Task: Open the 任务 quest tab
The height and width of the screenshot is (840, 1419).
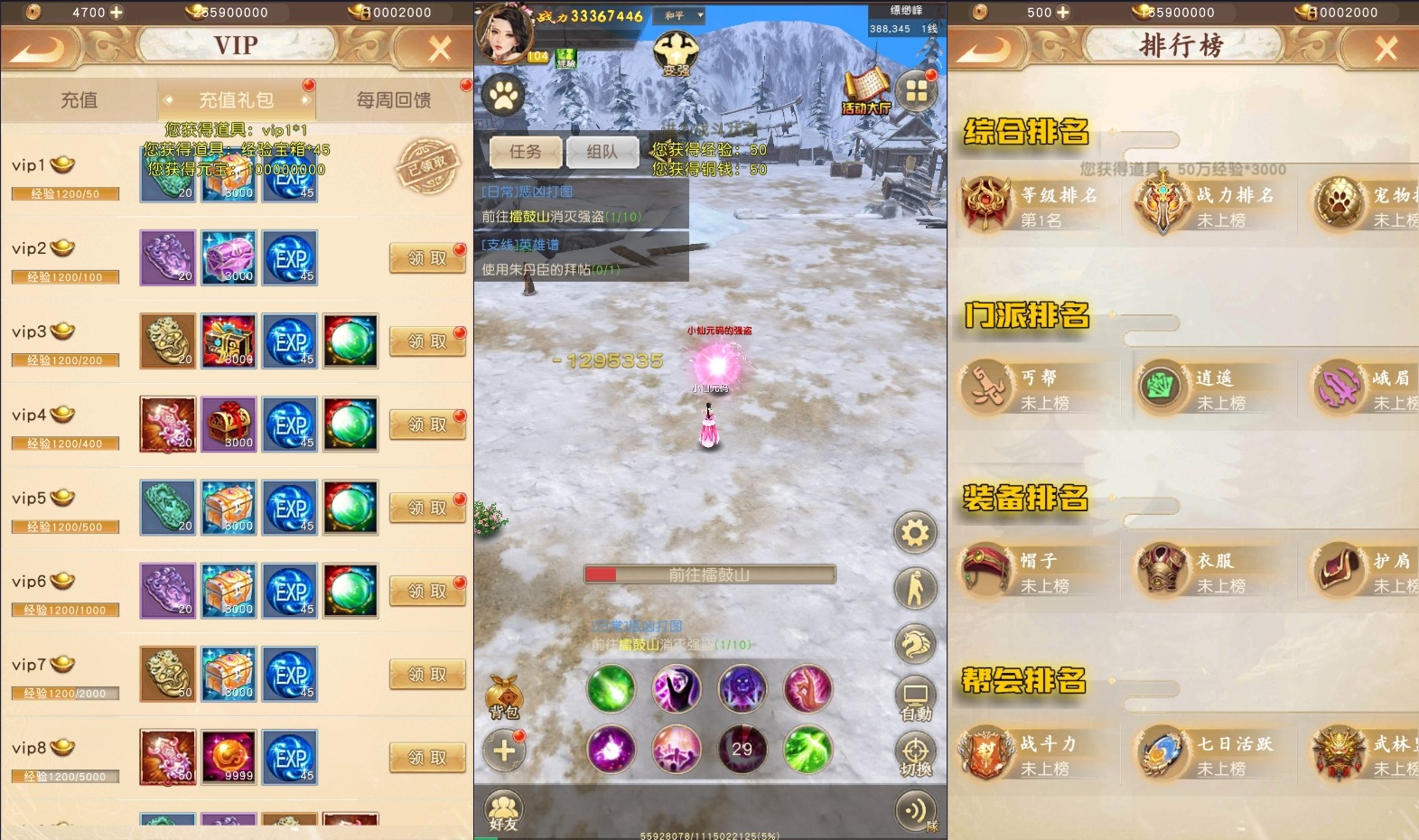Action: [x=525, y=152]
